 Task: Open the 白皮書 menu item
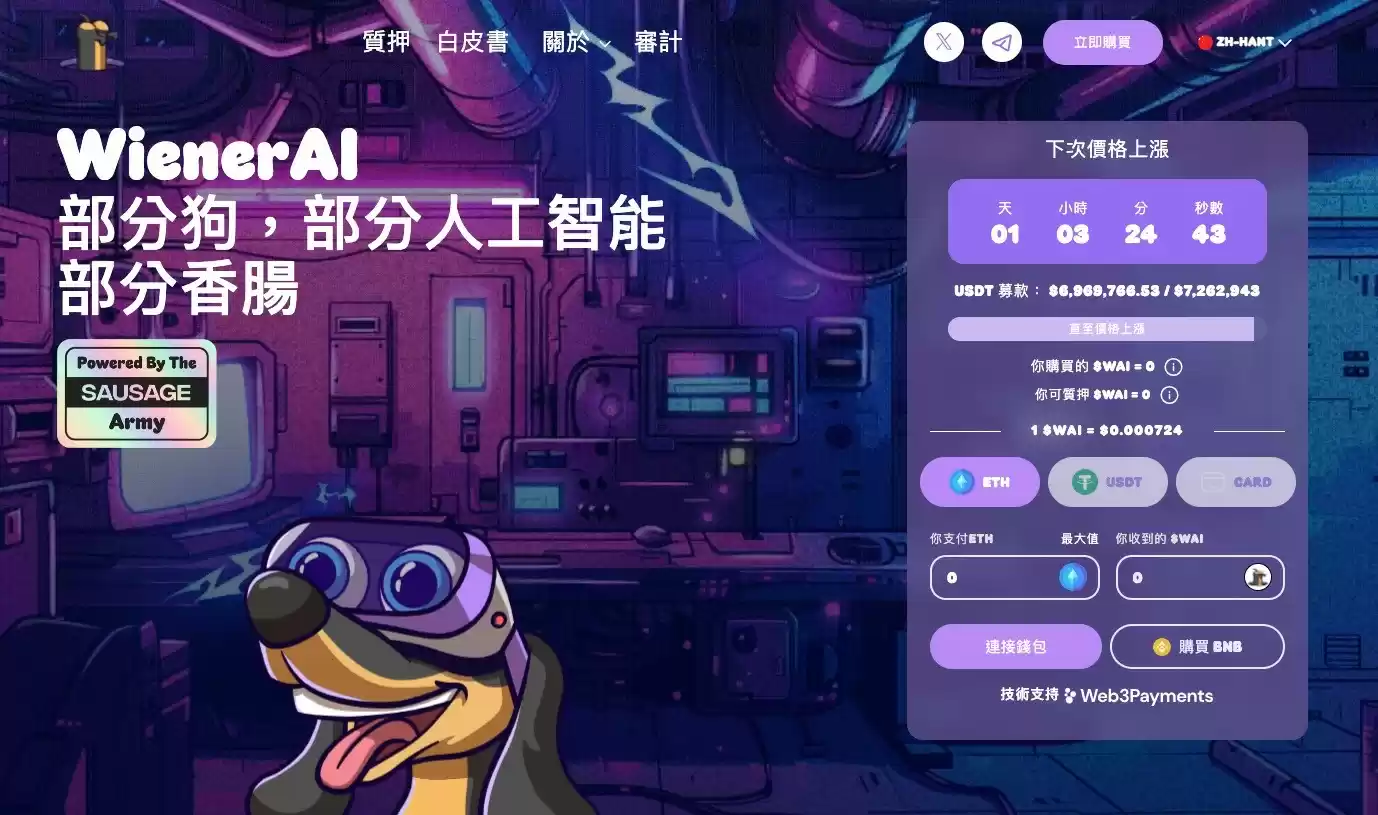click(474, 42)
